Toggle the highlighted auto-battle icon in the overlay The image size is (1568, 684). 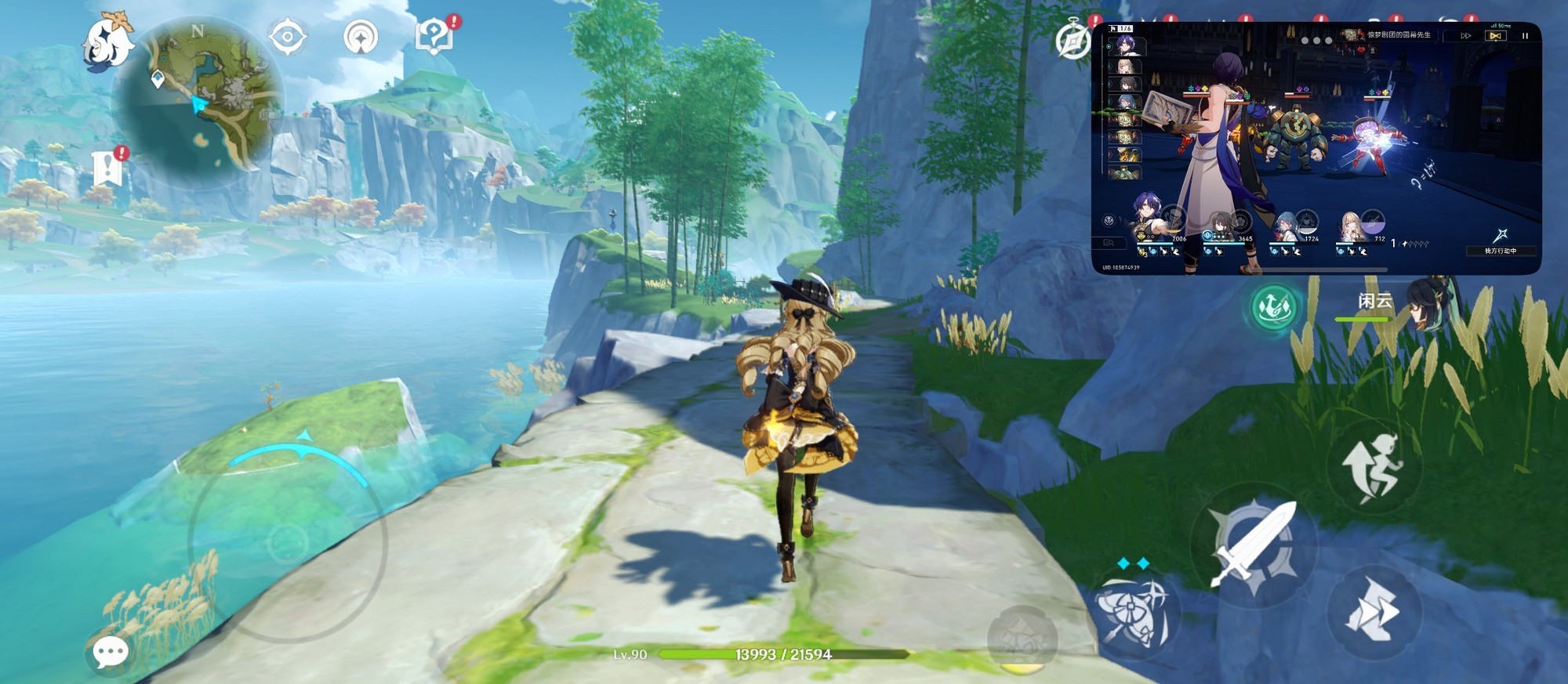pyautogui.click(x=1496, y=36)
